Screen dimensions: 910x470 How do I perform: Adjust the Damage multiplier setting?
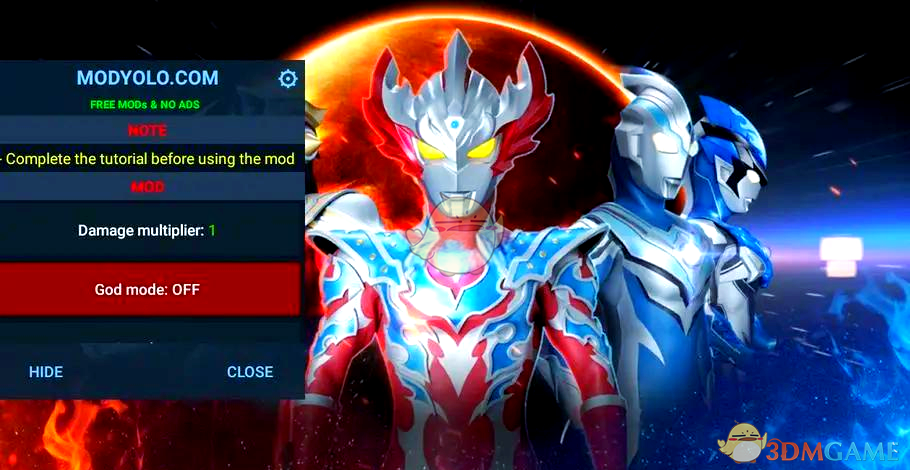(148, 230)
